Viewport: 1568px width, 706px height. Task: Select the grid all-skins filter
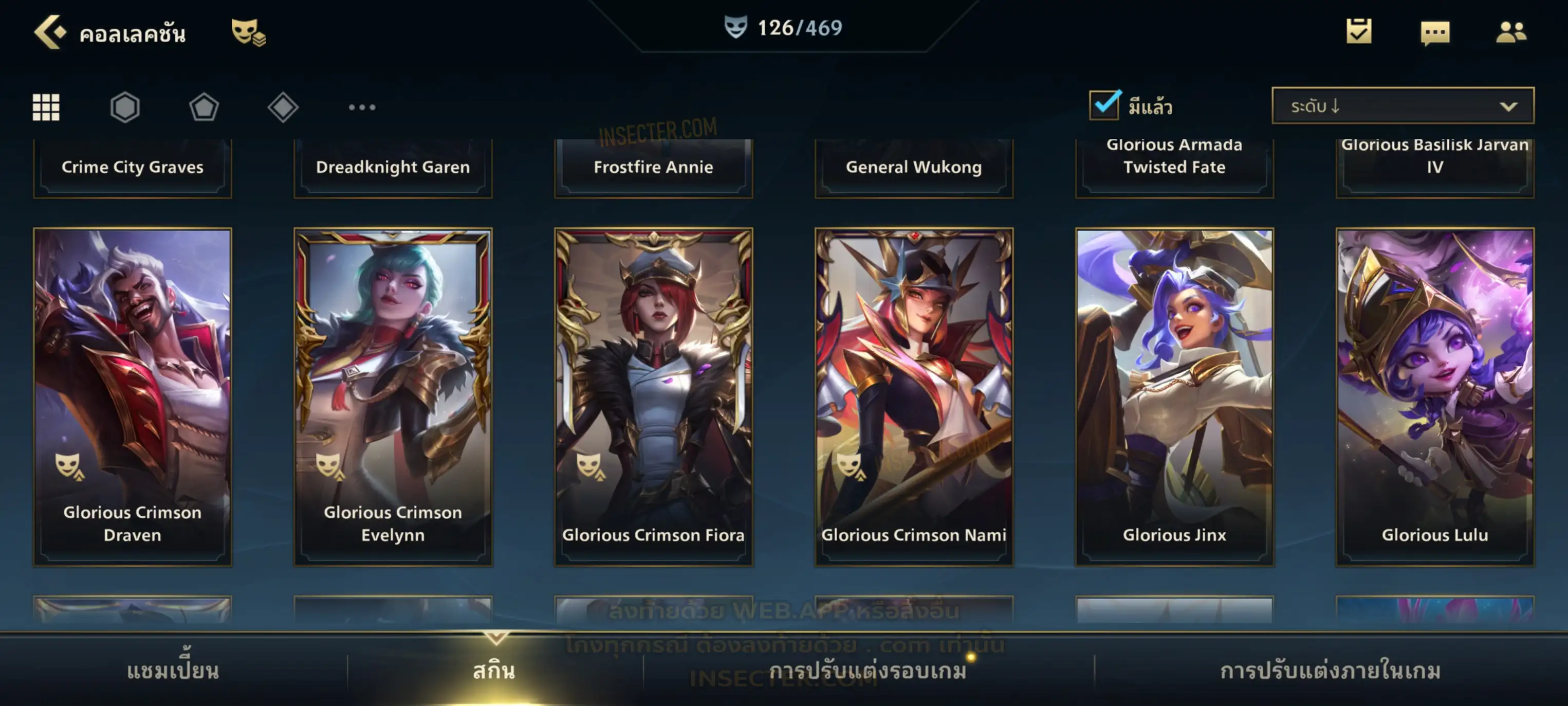(46, 108)
